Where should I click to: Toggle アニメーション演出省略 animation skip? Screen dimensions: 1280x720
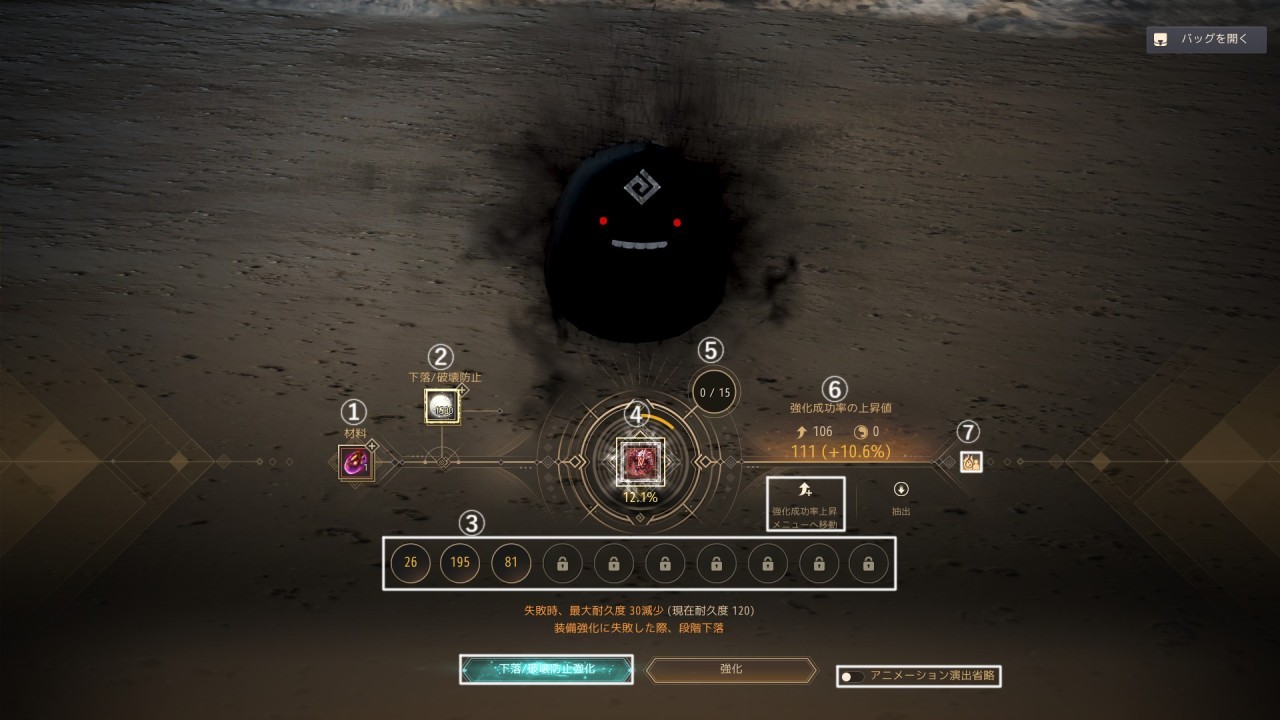853,676
